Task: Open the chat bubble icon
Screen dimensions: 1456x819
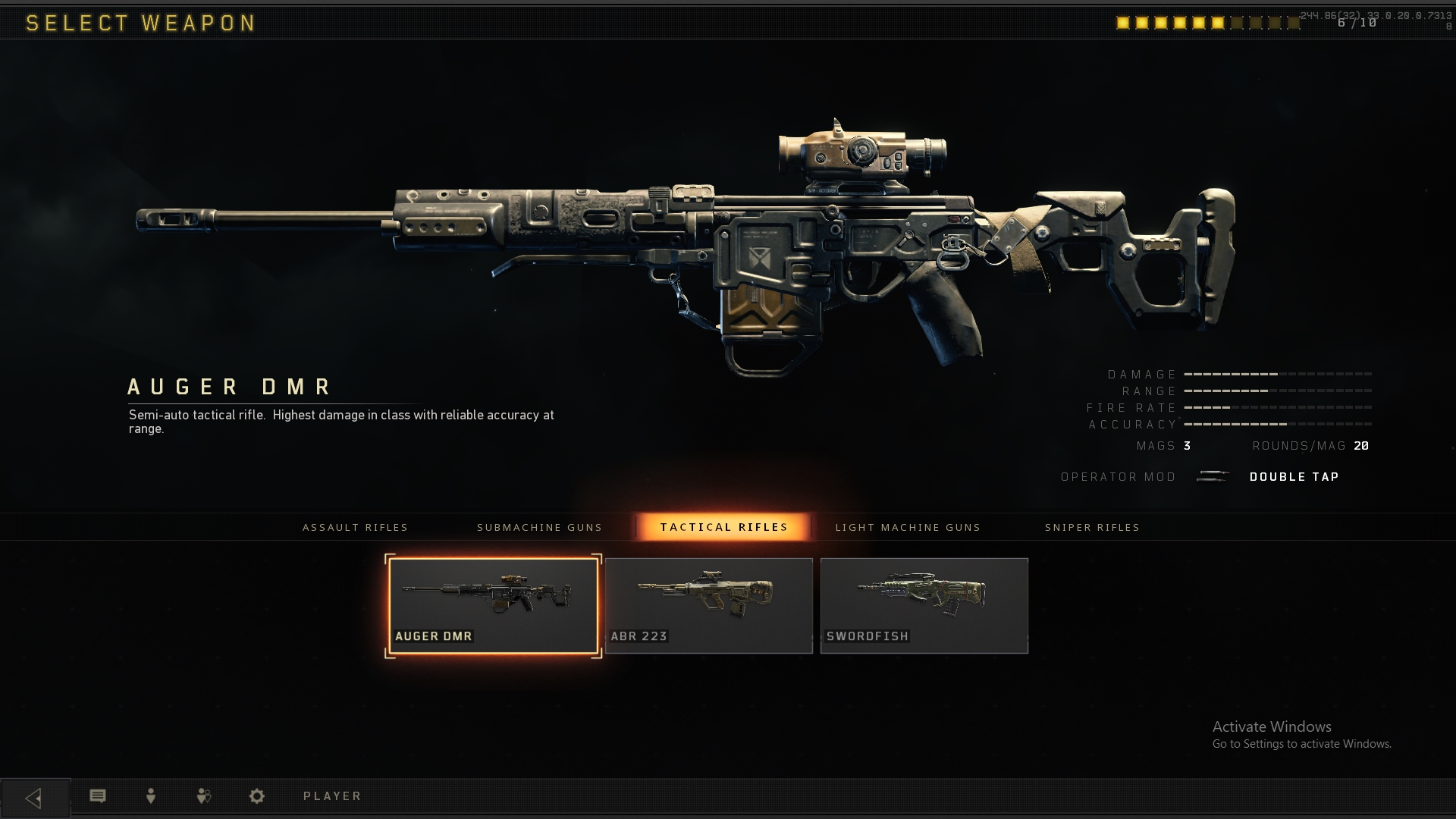Action: (x=98, y=795)
